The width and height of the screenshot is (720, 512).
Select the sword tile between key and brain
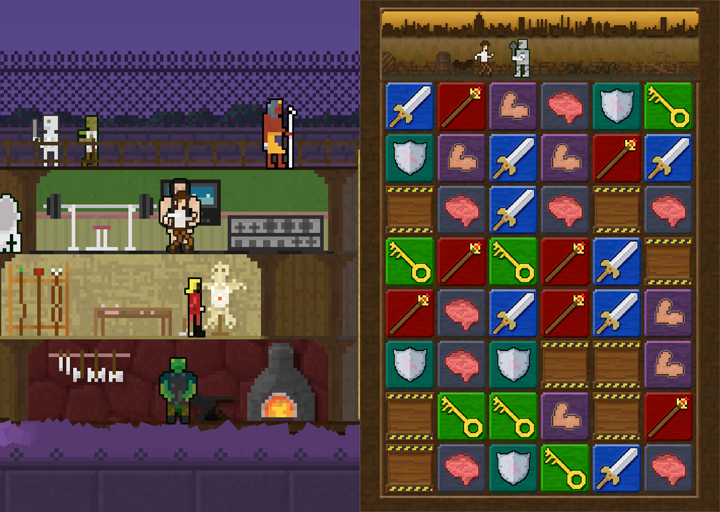pyautogui.click(x=617, y=469)
